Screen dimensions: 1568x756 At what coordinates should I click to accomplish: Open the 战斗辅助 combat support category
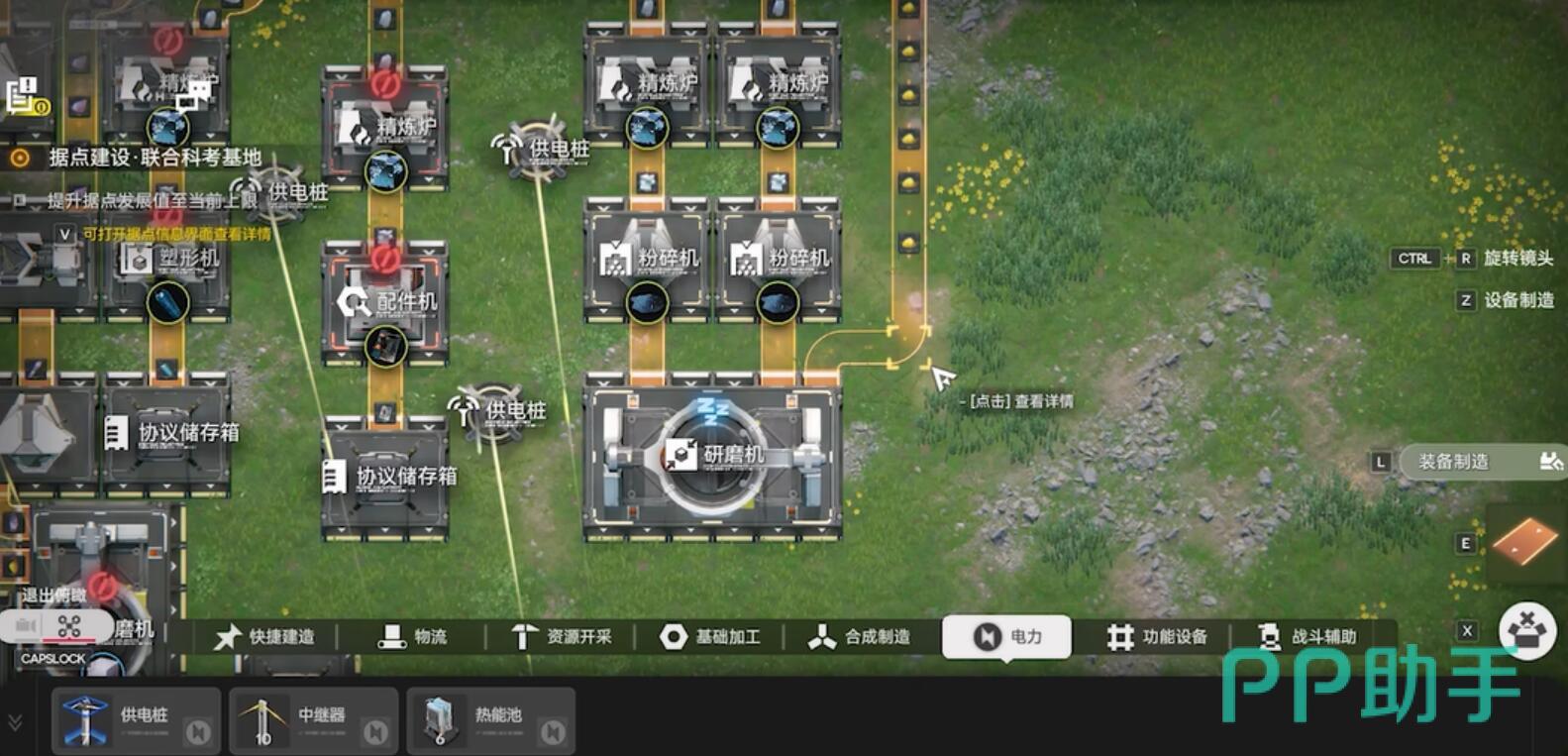[1307, 636]
